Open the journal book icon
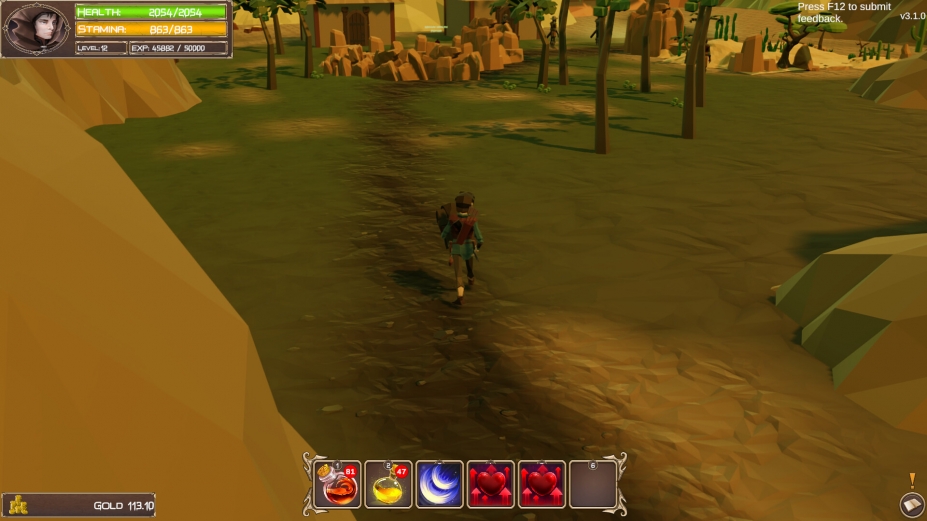 pos(911,505)
